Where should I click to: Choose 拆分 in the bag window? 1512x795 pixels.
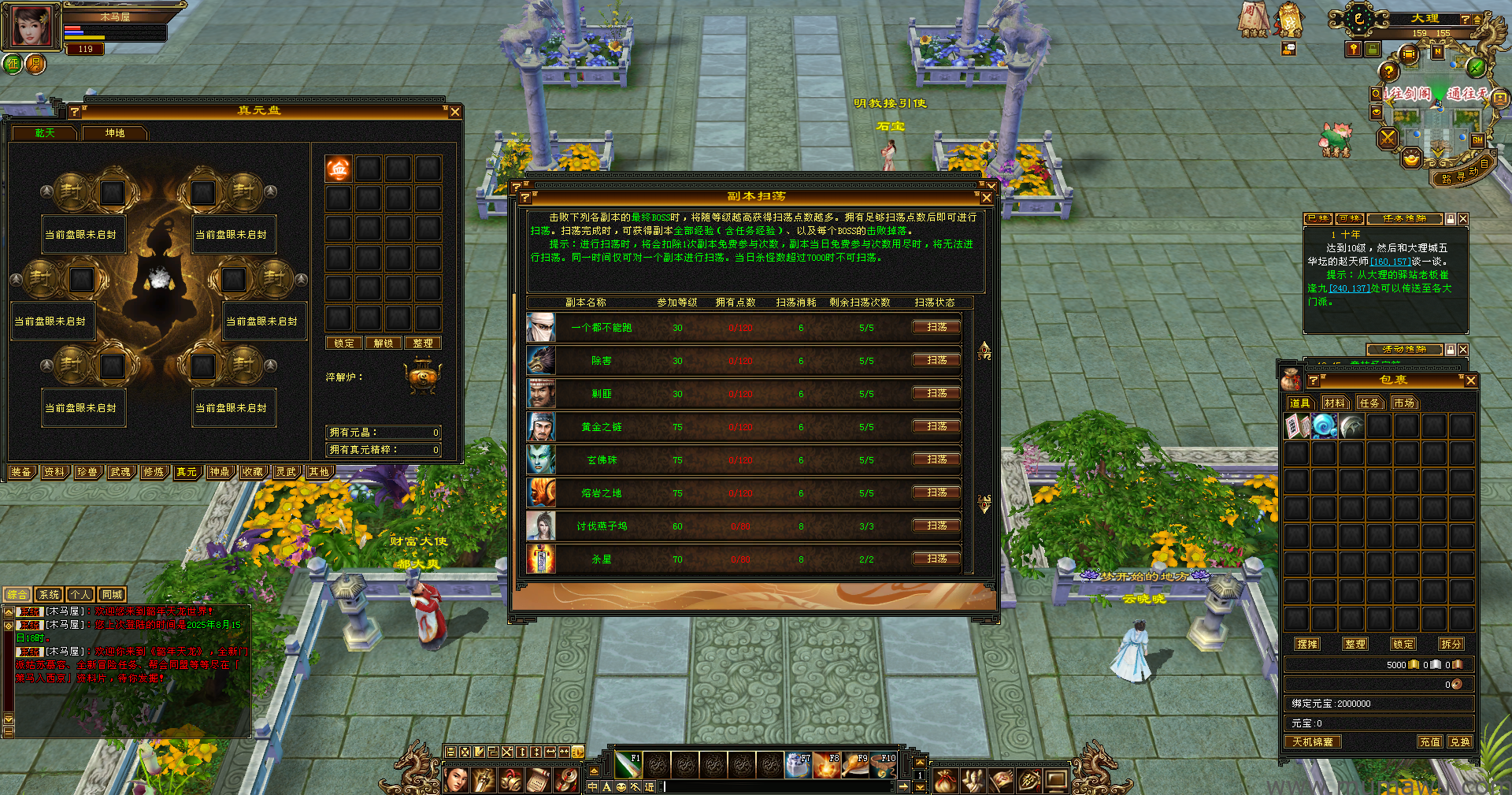pos(1451,645)
